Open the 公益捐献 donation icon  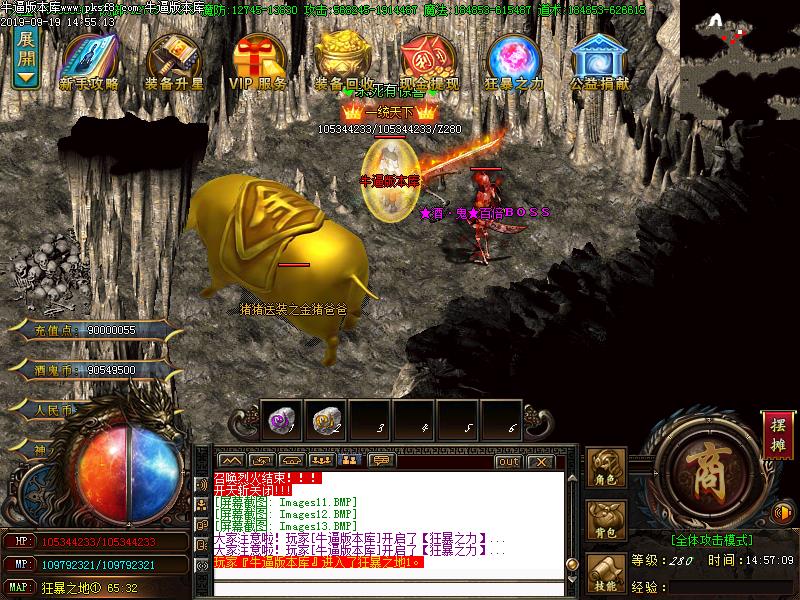coord(599,60)
